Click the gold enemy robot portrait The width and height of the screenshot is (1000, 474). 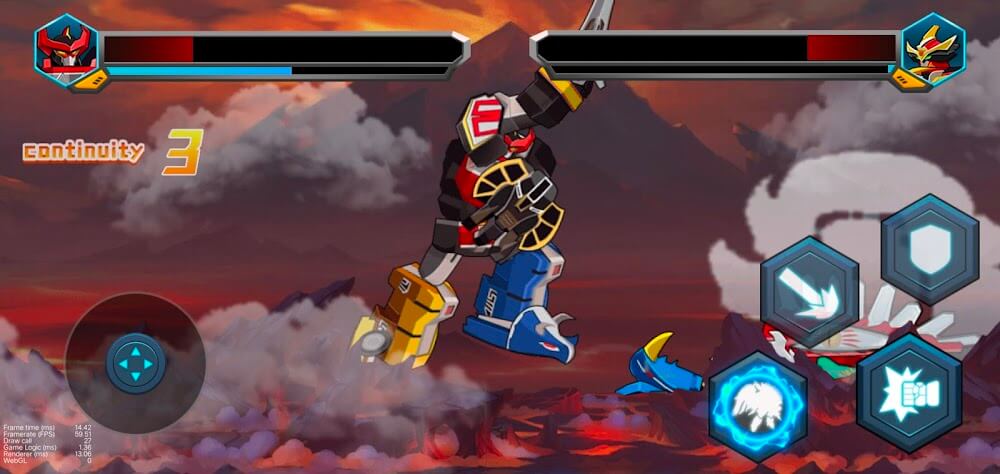[932, 50]
